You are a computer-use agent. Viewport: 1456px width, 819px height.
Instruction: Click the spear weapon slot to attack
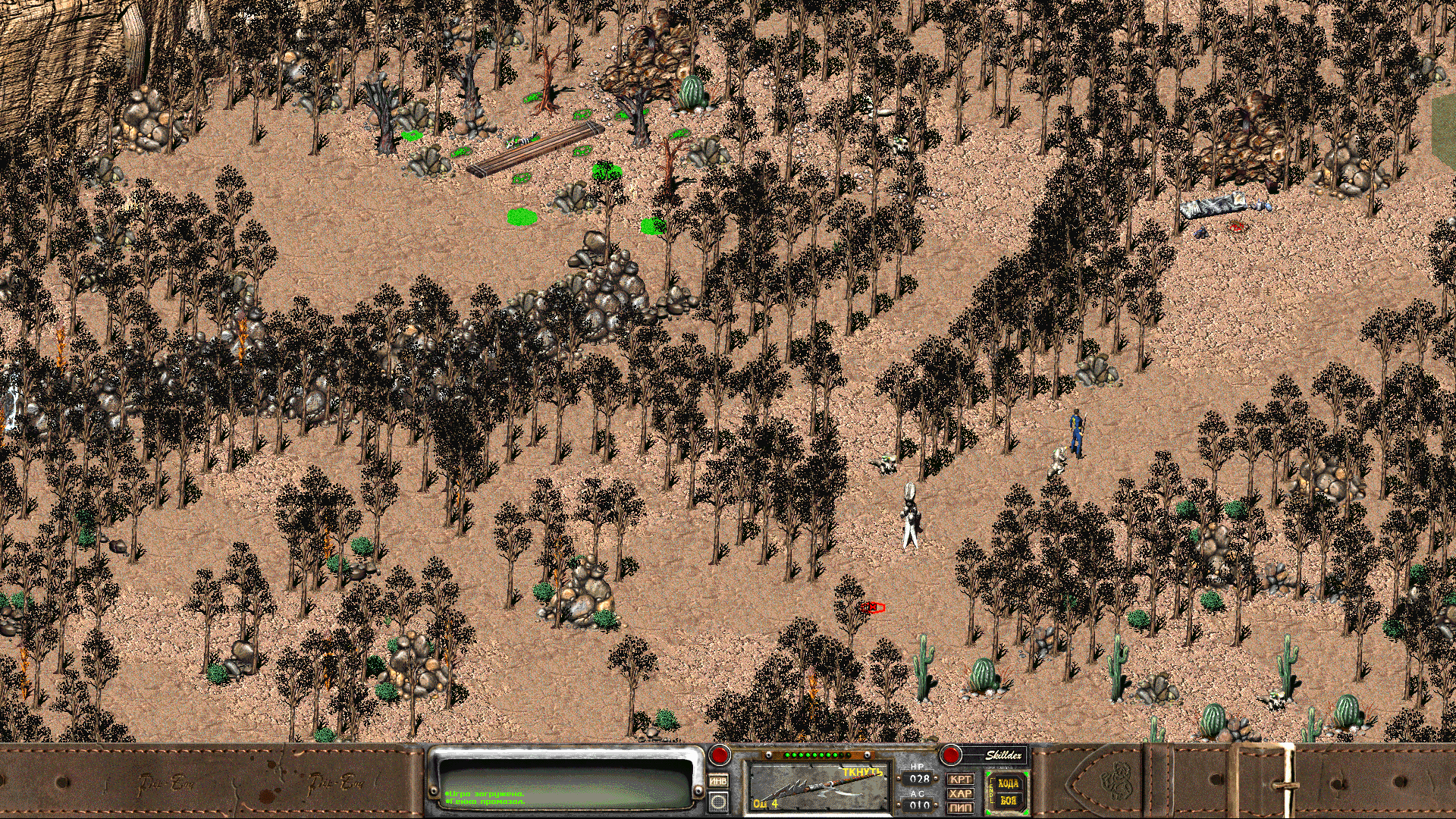[x=819, y=787]
